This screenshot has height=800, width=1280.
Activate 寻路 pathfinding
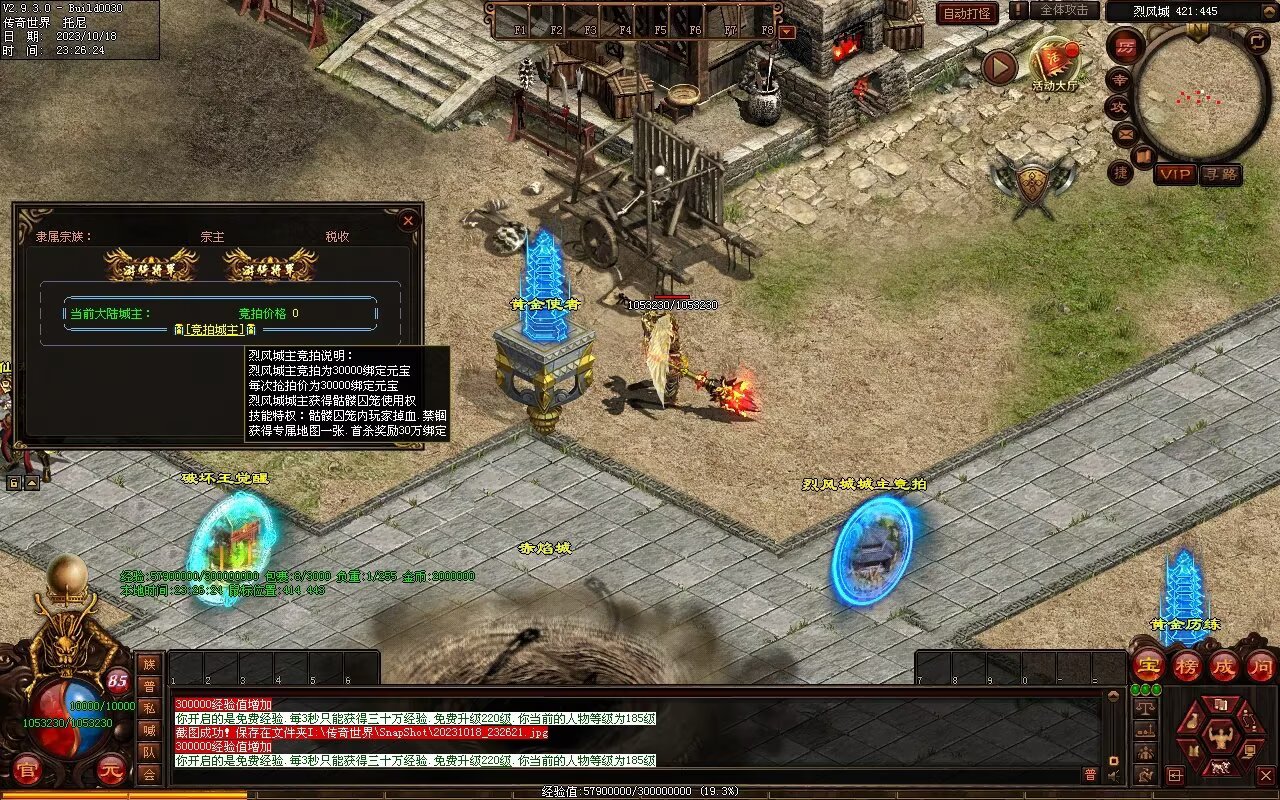click(1220, 174)
